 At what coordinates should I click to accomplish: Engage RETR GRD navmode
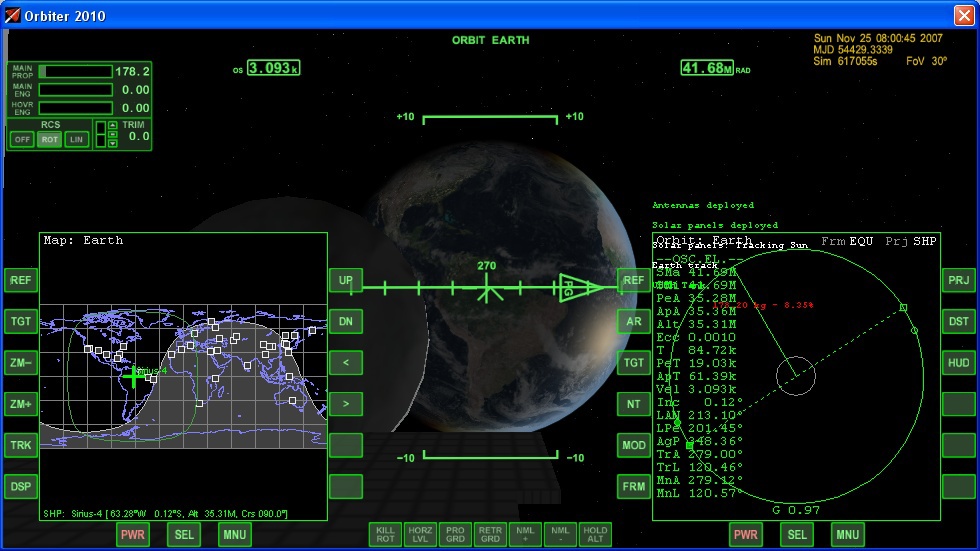tap(490, 535)
